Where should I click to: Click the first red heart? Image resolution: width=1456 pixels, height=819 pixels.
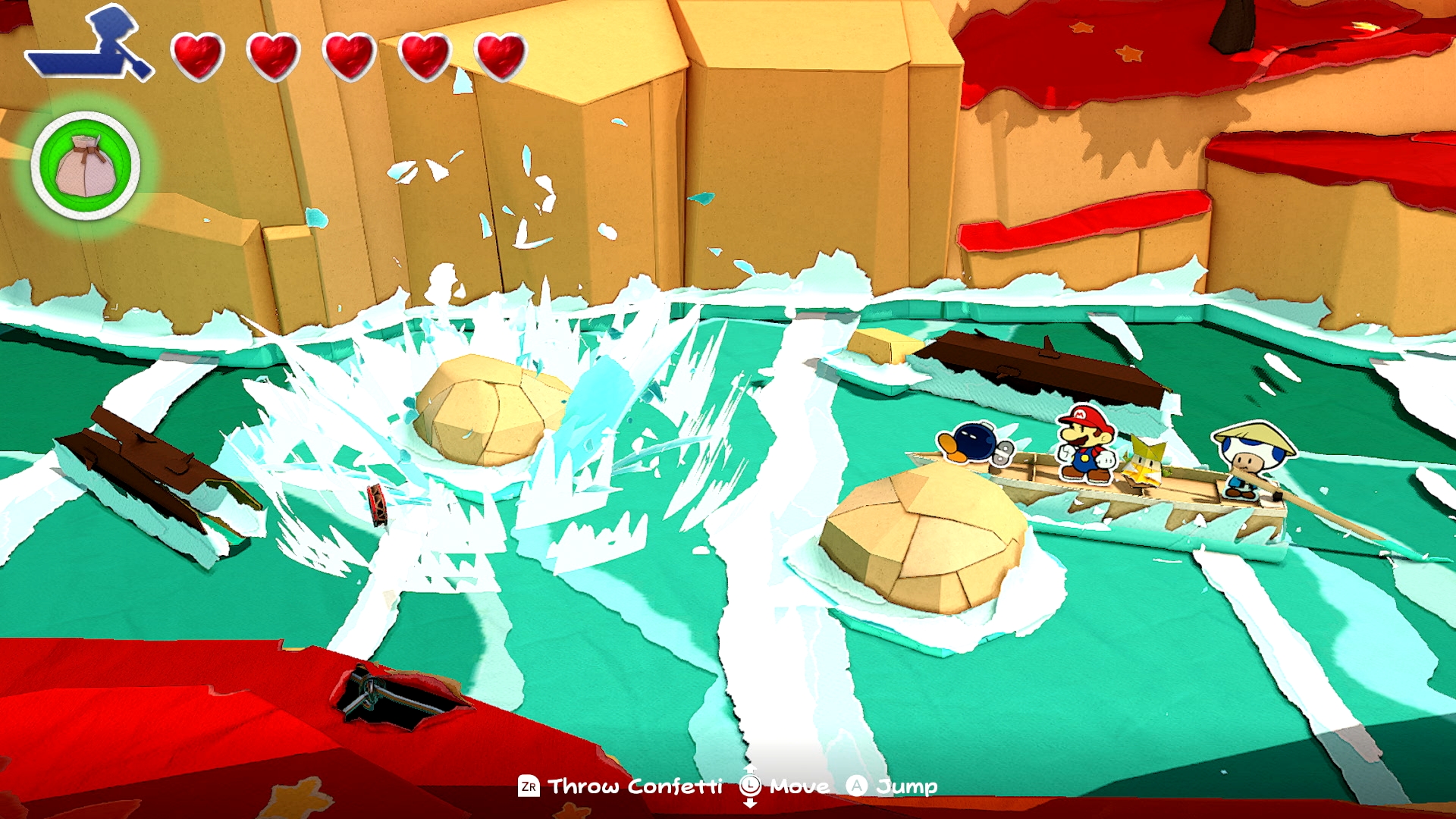pos(199,55)
